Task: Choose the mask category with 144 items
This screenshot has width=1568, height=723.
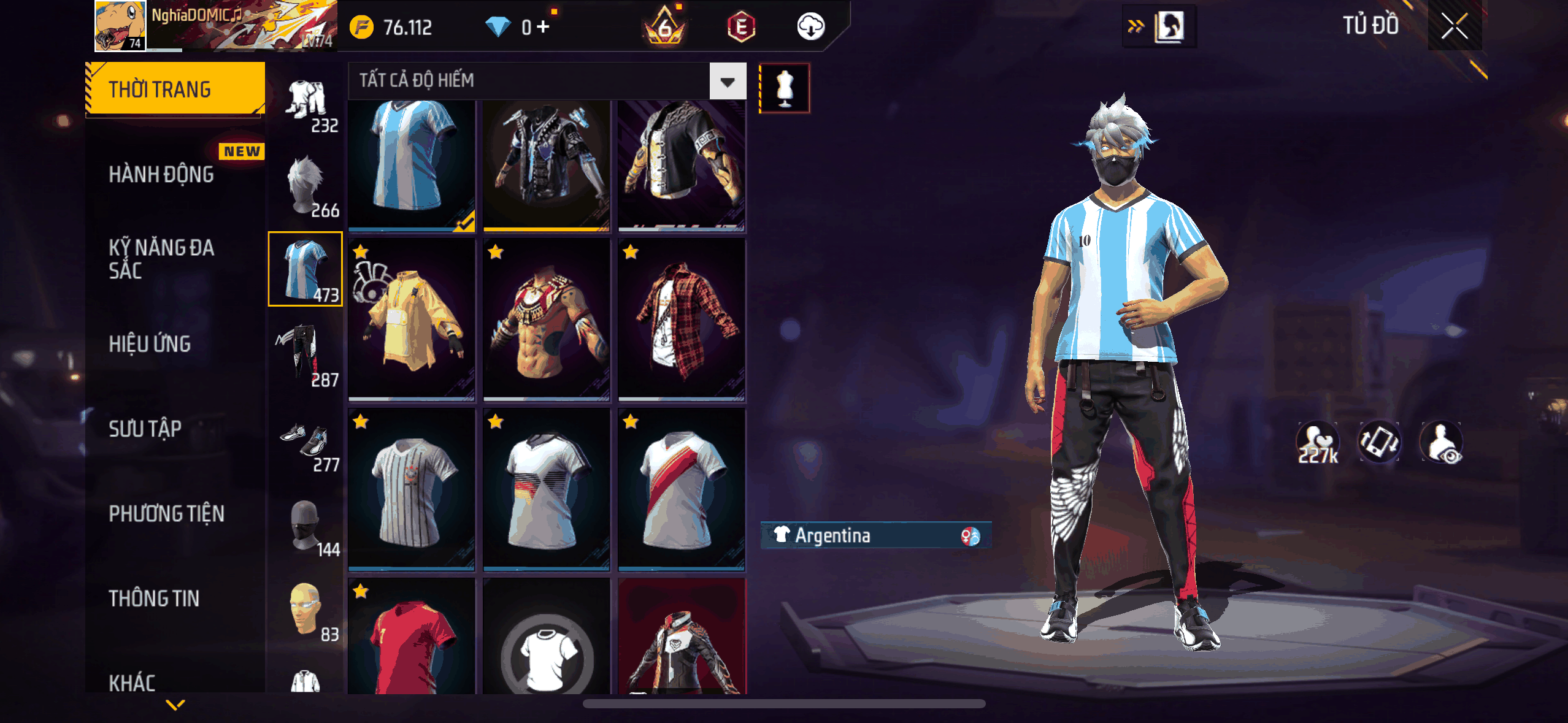Action: coord(306,526)
